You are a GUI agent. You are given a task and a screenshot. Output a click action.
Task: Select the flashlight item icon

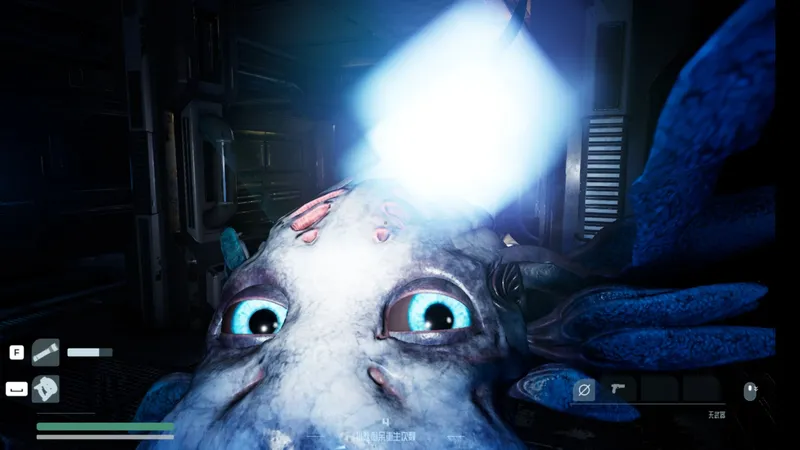[45, 352]
